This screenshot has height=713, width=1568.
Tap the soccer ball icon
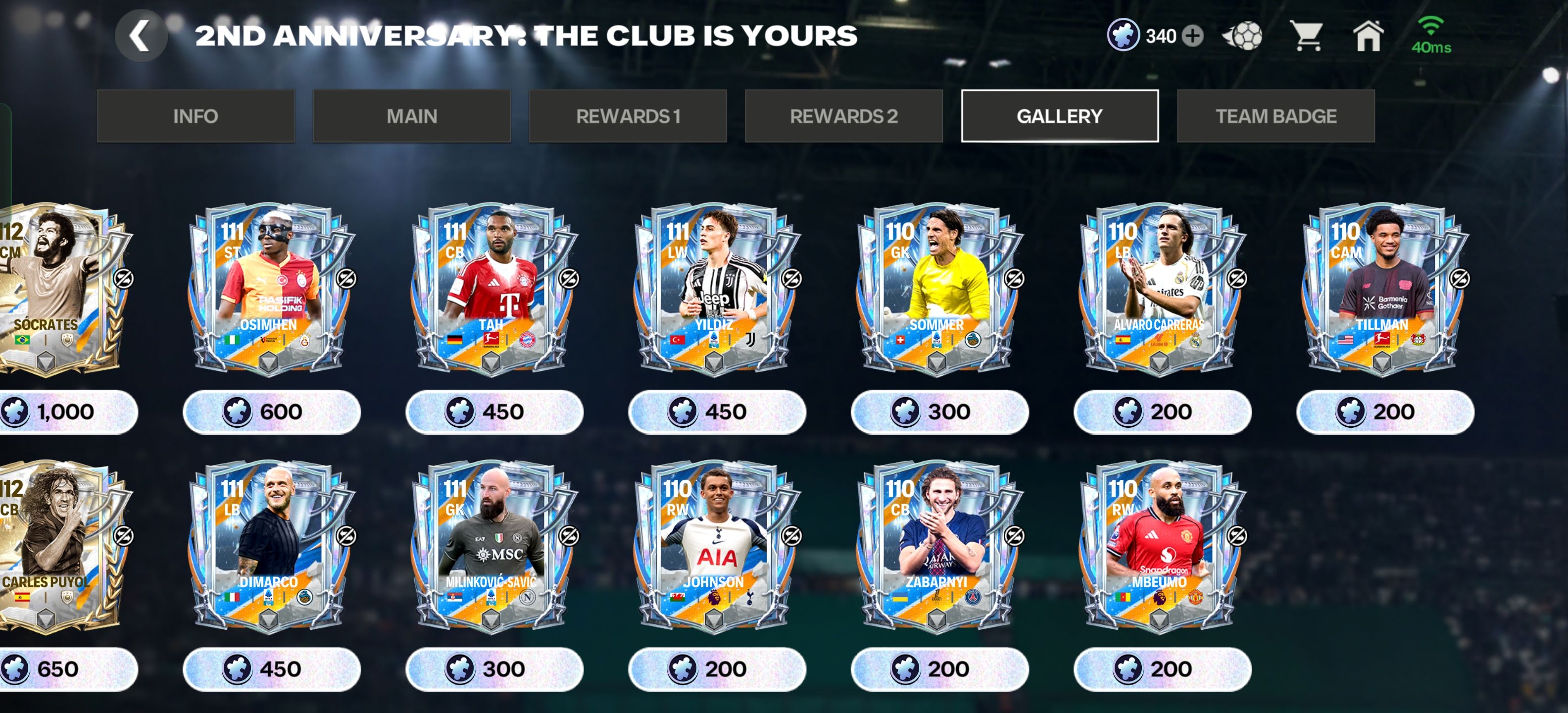pyautogui.click(x=1242, y=36)
